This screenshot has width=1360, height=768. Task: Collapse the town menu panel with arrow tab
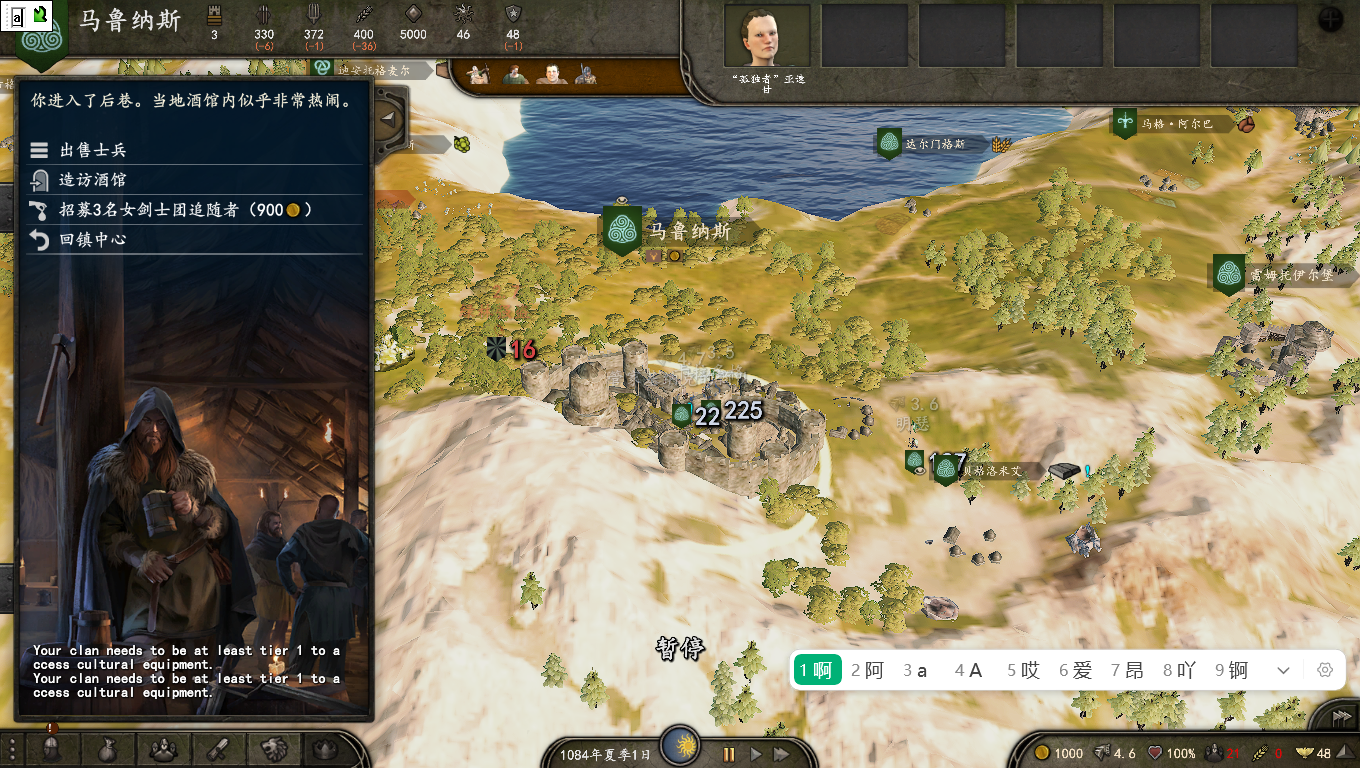[390, 119]
